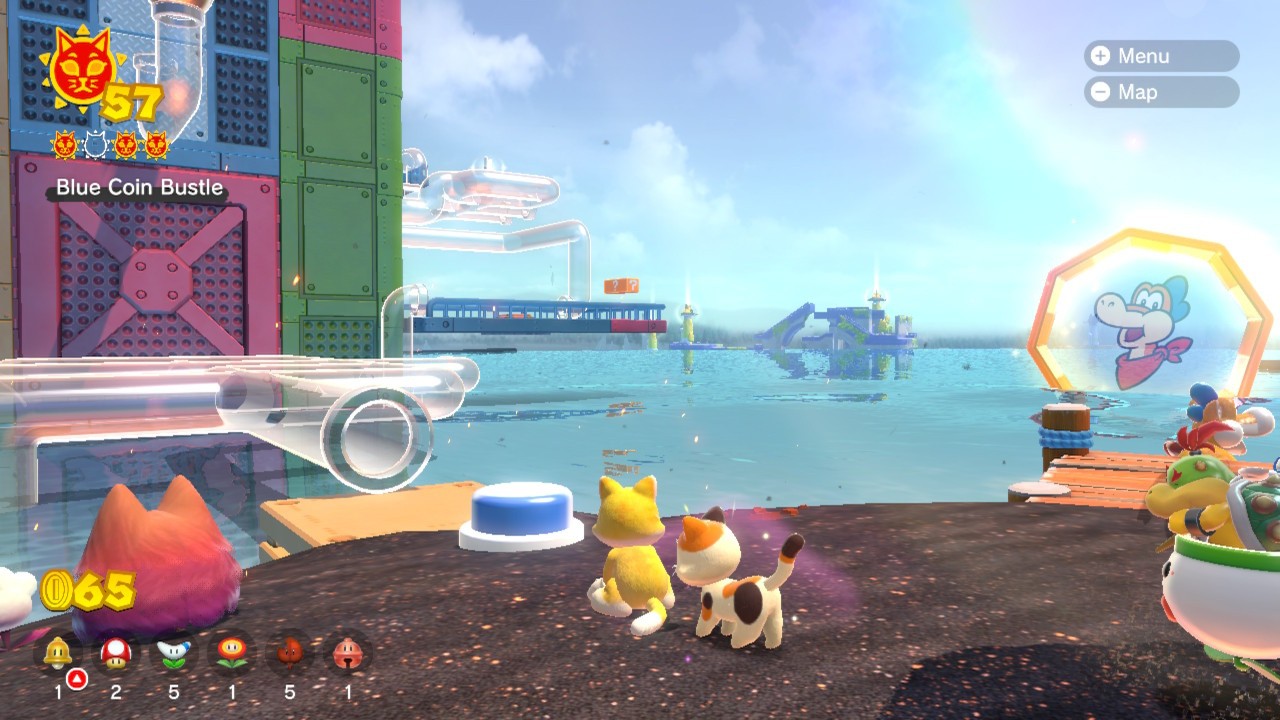Pick the Fire Flower reserve item
1280x720 pixels.
(x=232, y=654)
